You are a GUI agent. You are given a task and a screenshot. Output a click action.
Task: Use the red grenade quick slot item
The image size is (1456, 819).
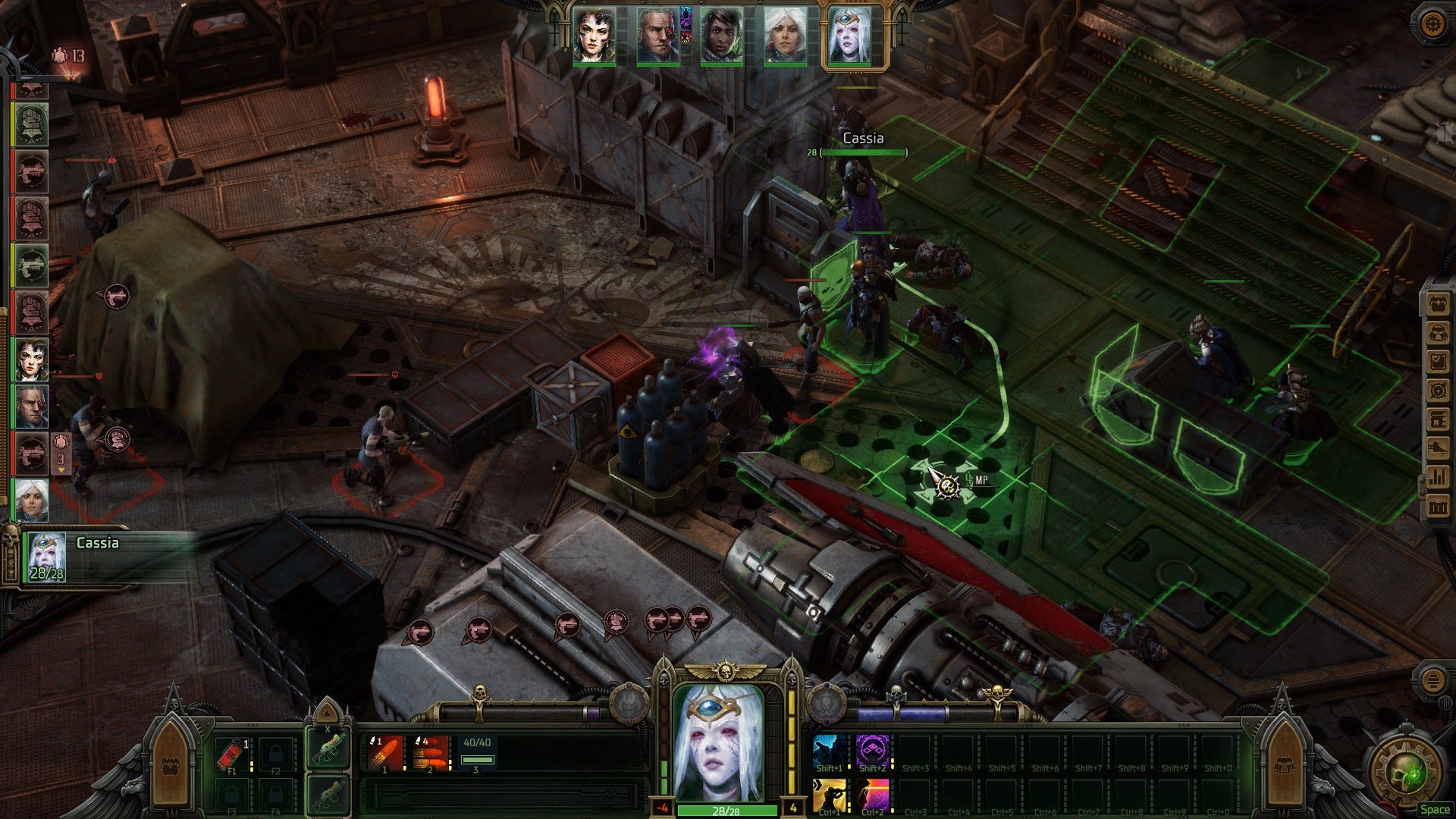tap(233, 754)
